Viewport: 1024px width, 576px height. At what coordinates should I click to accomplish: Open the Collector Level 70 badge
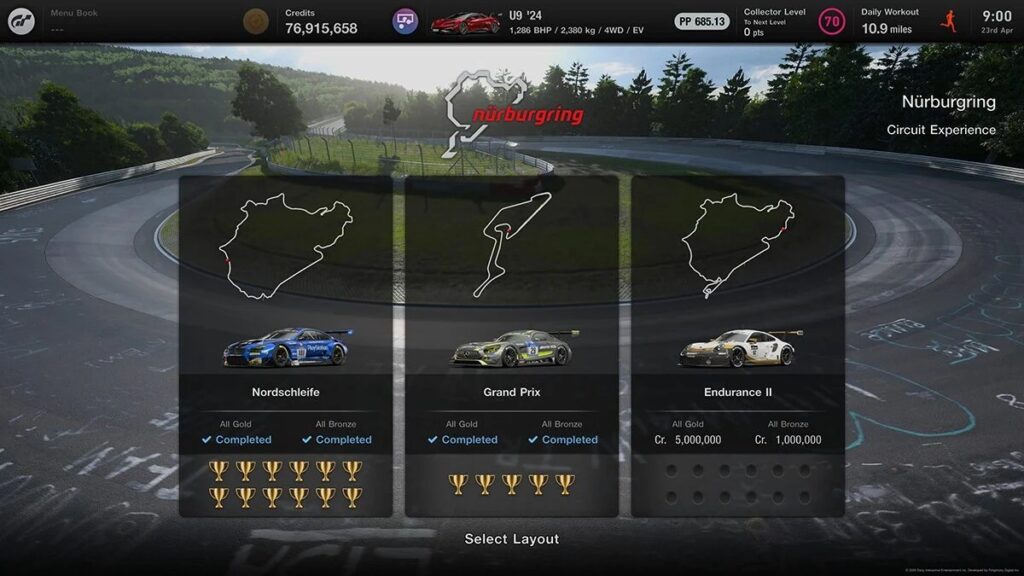click(x=831, y=21)
